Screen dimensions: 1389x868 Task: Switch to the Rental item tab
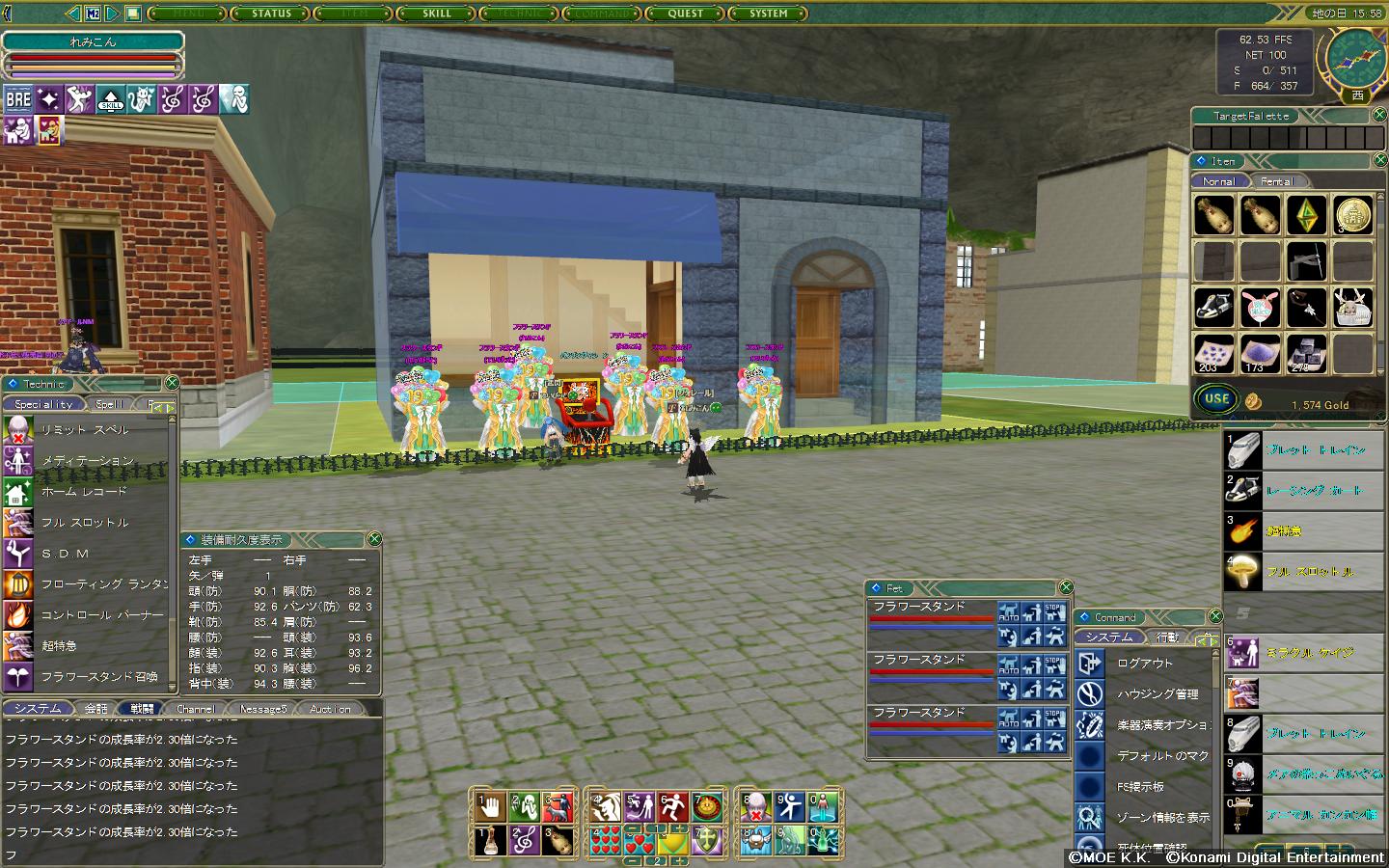click(1276, 181)
